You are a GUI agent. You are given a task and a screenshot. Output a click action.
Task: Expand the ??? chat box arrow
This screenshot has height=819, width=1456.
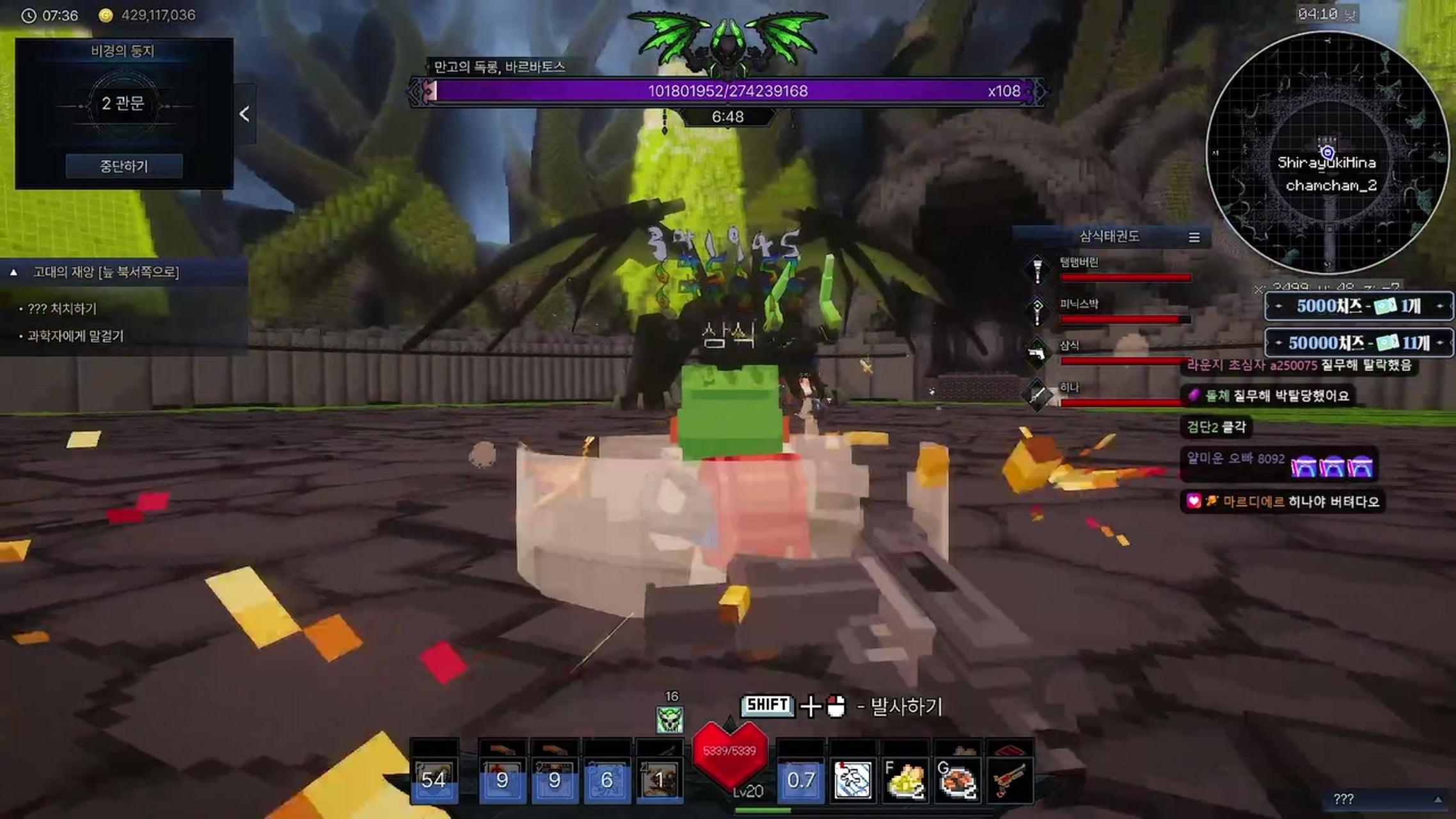[1437, 800]
